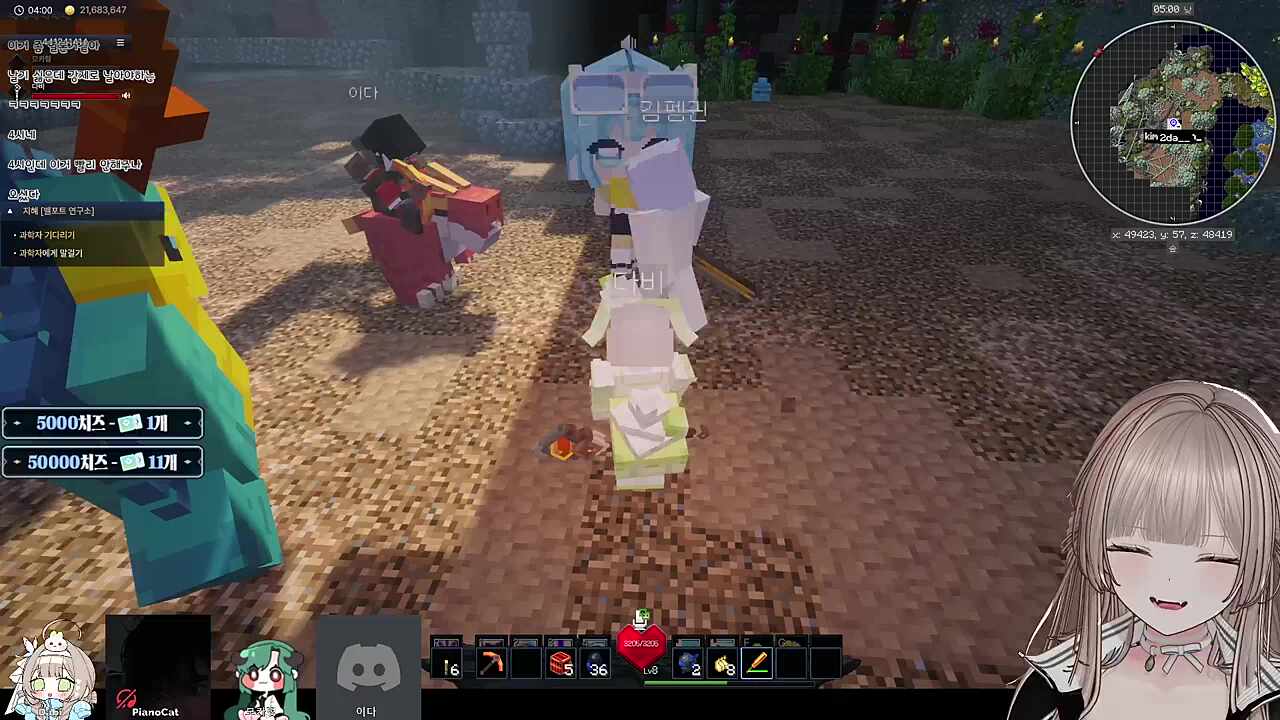Viewport: 1280px width, 720px height.
Task: Click the 5000치즈 donation goal banner
Action: (102, 423)
